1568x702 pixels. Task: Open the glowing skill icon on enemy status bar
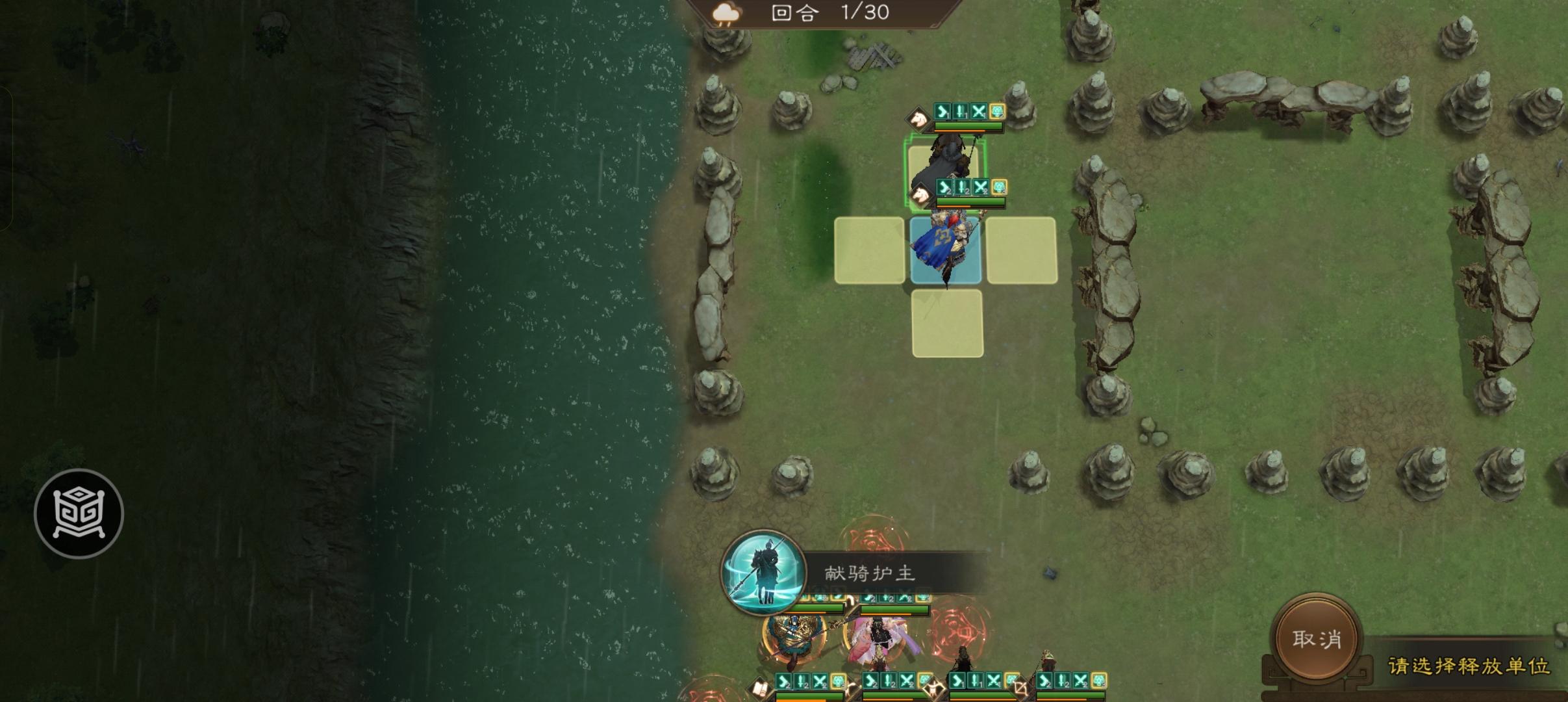[x=998, y=112]
